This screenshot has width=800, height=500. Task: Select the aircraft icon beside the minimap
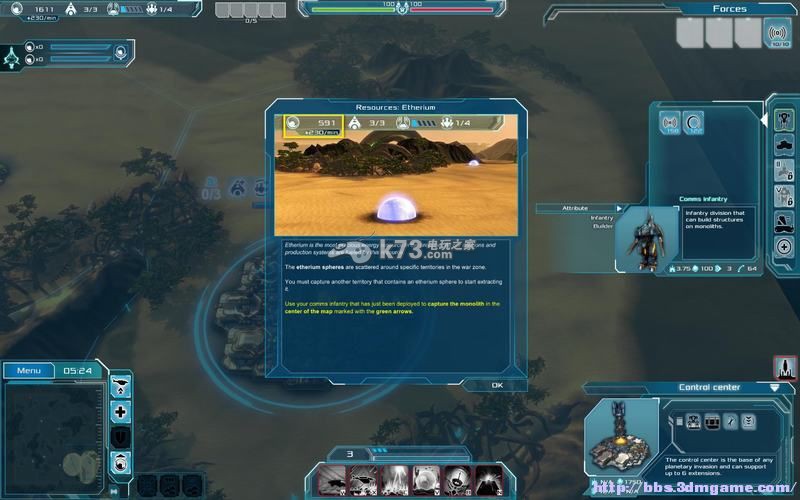point(121,385)
